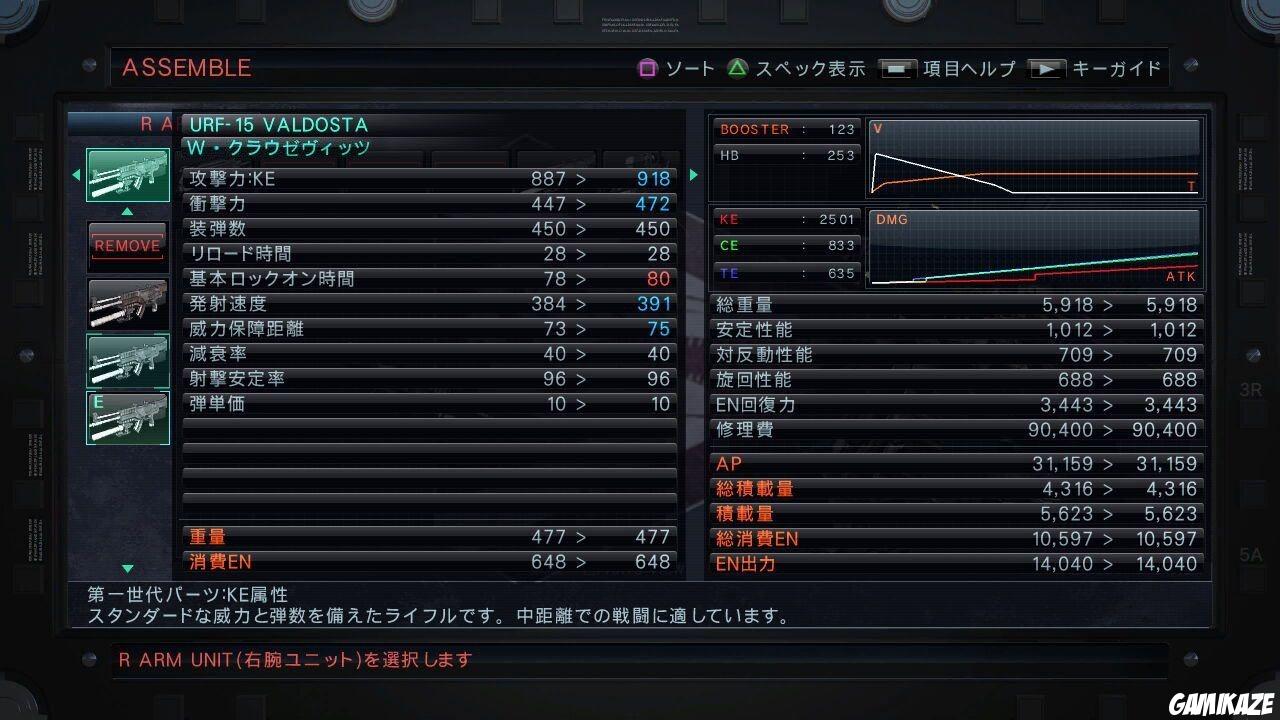Click the up arrow above REMOVE

127,211
